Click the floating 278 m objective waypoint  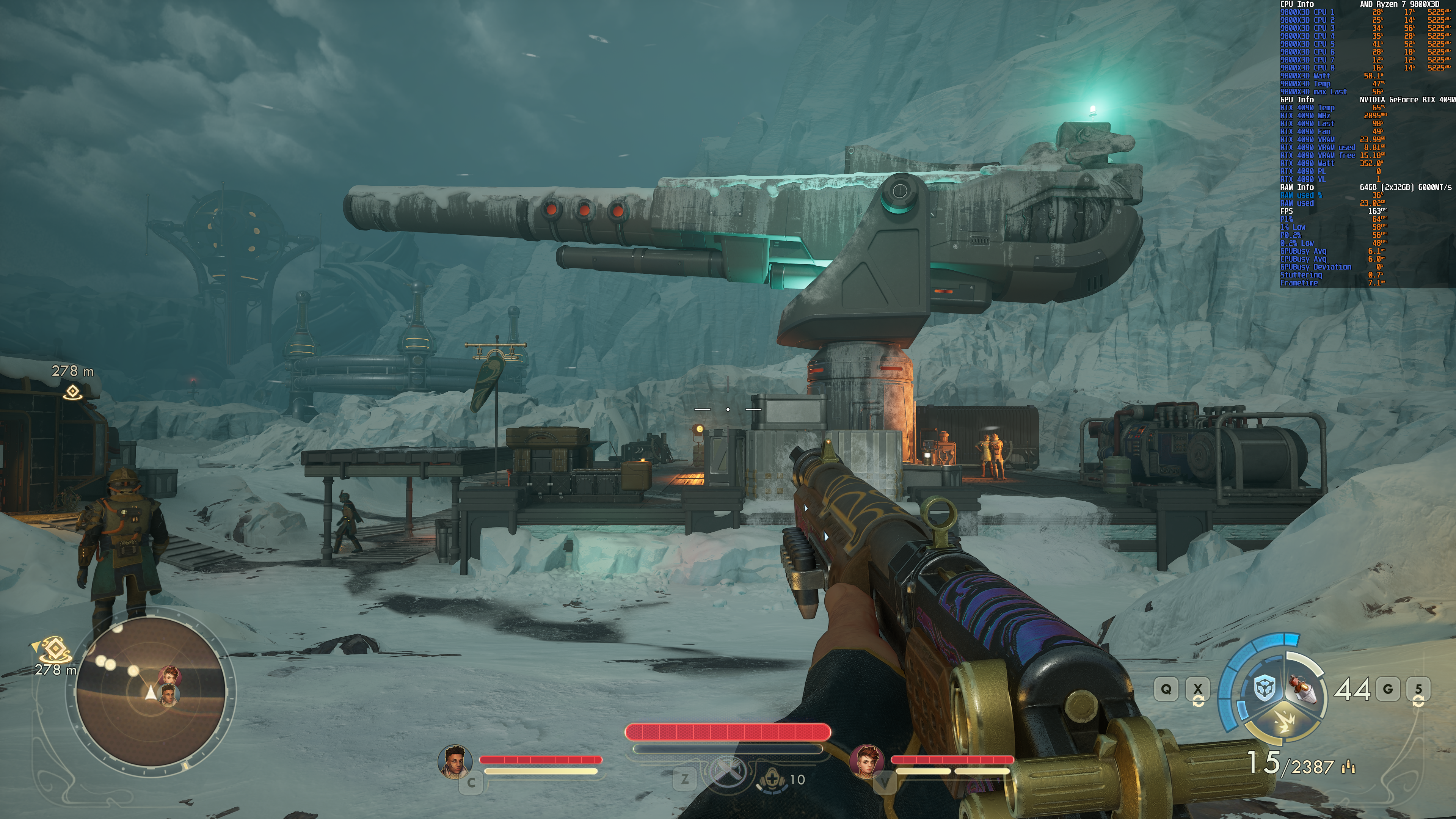pyautogui.click(x=72, y=391)
